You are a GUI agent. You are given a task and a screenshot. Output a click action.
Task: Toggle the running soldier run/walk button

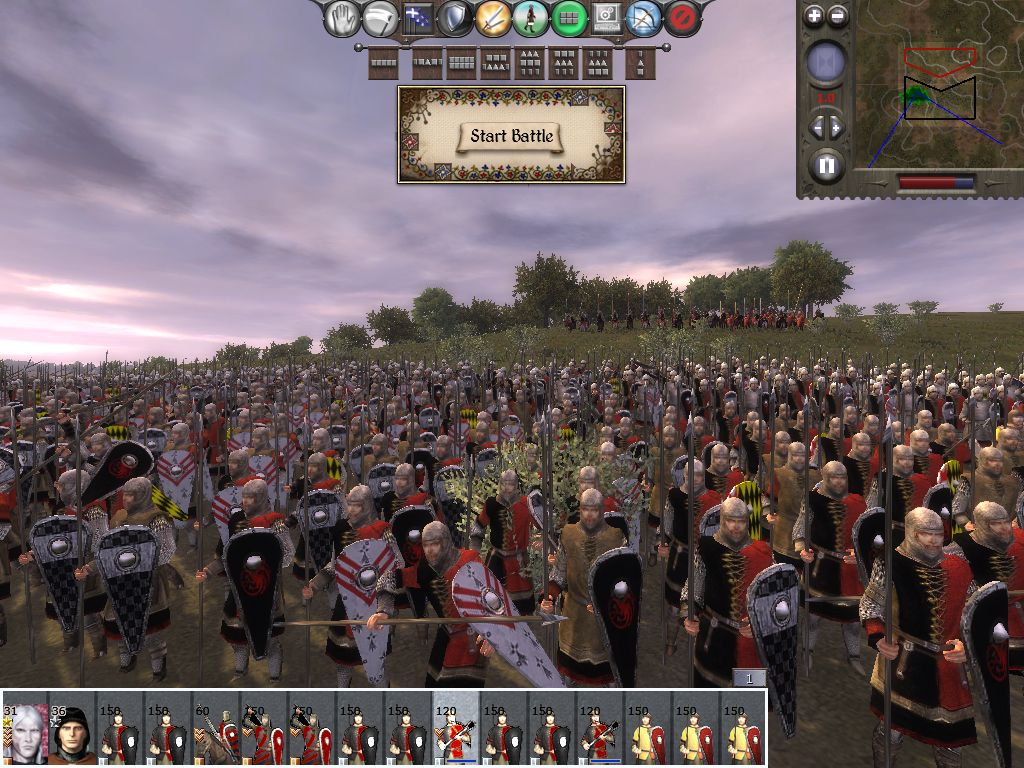tap(531, 18)
